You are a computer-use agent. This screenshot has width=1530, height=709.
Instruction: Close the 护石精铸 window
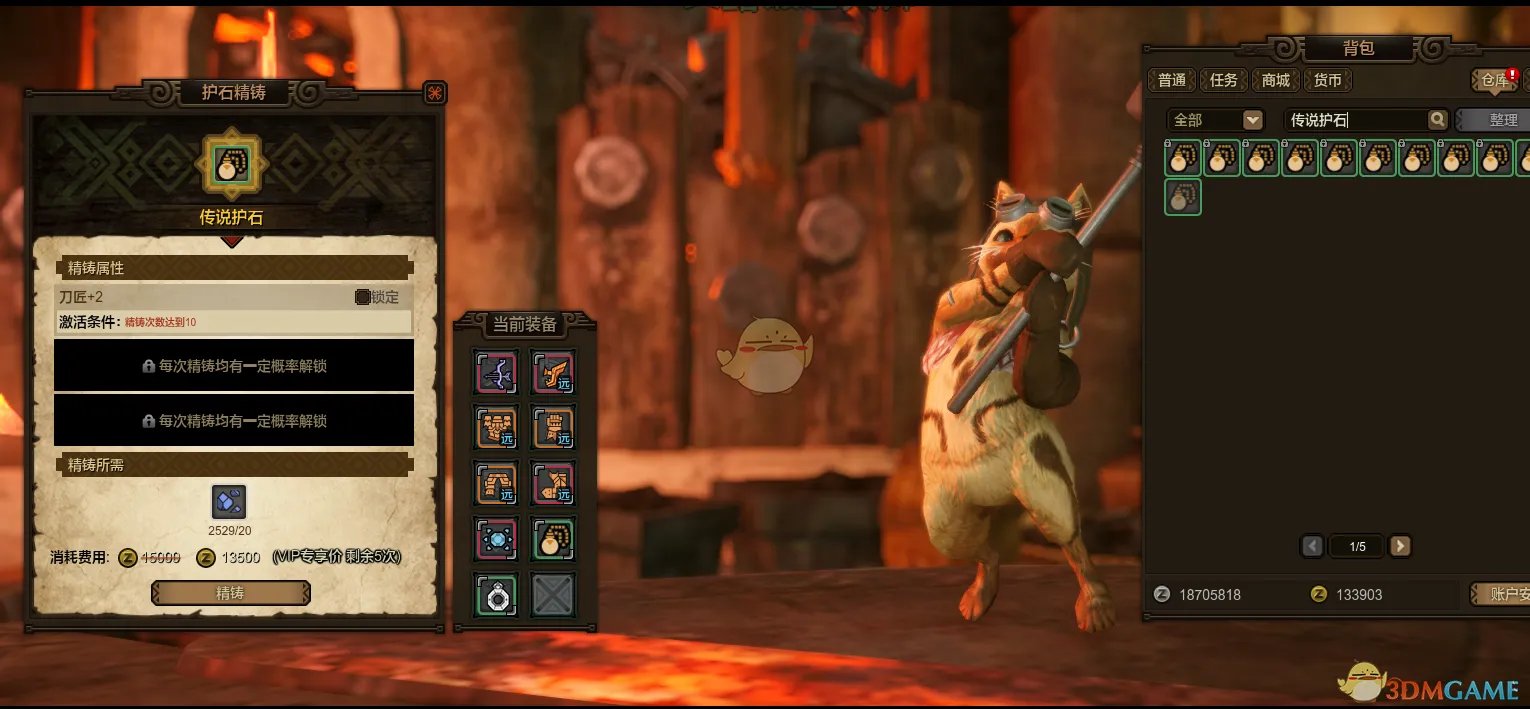(435, 93)
